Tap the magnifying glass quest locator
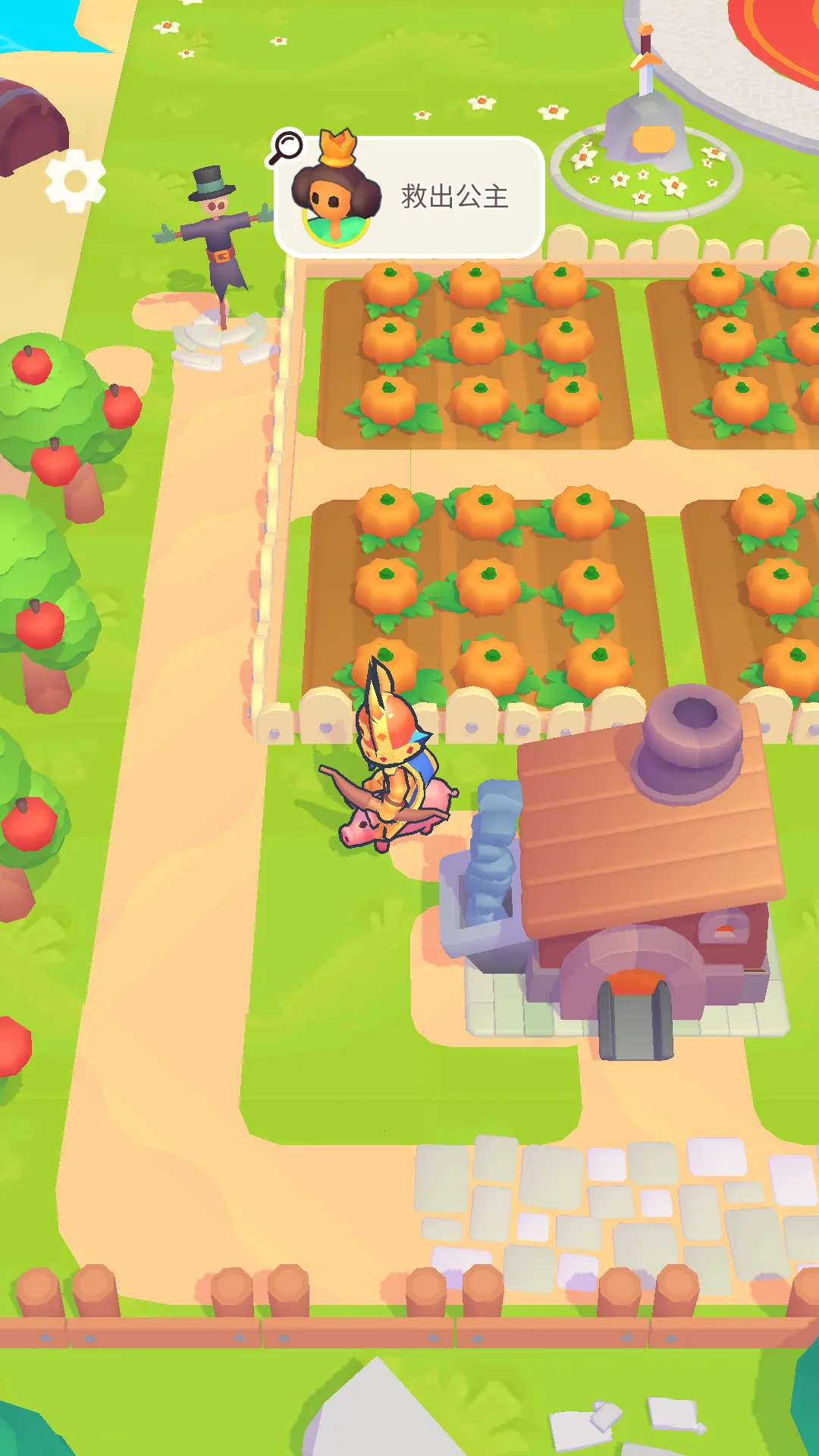The width and height of the screenshot is (819, 1456). pyautogui.click(x=286, y=147)
